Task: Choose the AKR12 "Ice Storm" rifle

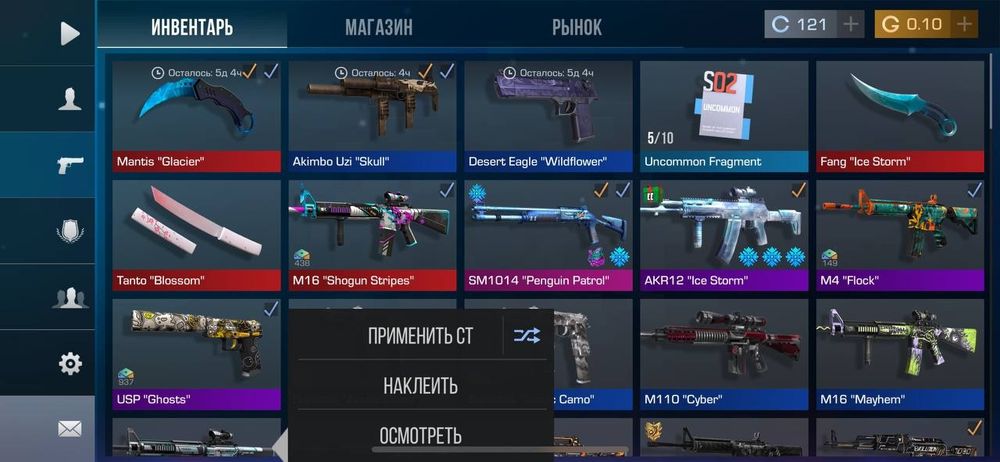Action: click(x=724, y=232)
